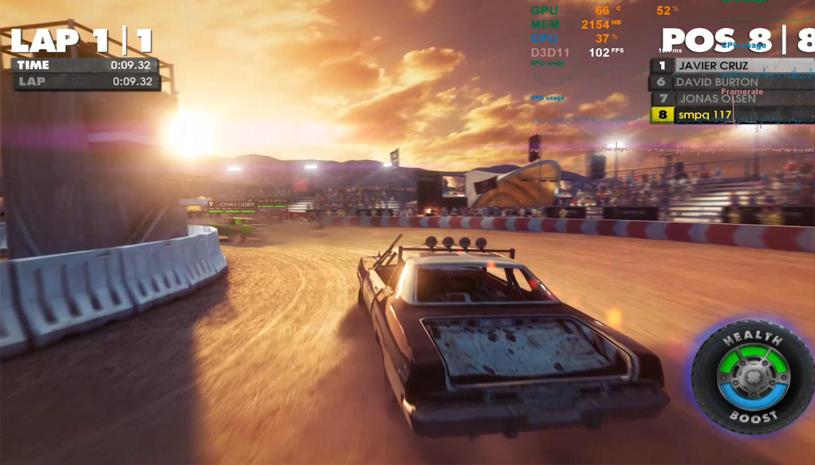Click the Health Boost tire gauge

coord(752,377)
